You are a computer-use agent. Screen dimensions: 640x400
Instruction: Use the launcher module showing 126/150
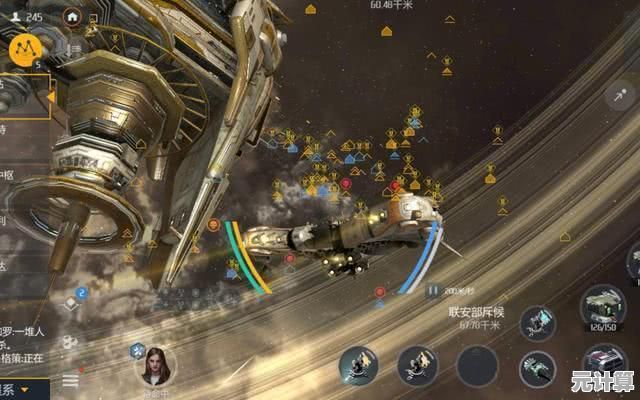[602, 304]
